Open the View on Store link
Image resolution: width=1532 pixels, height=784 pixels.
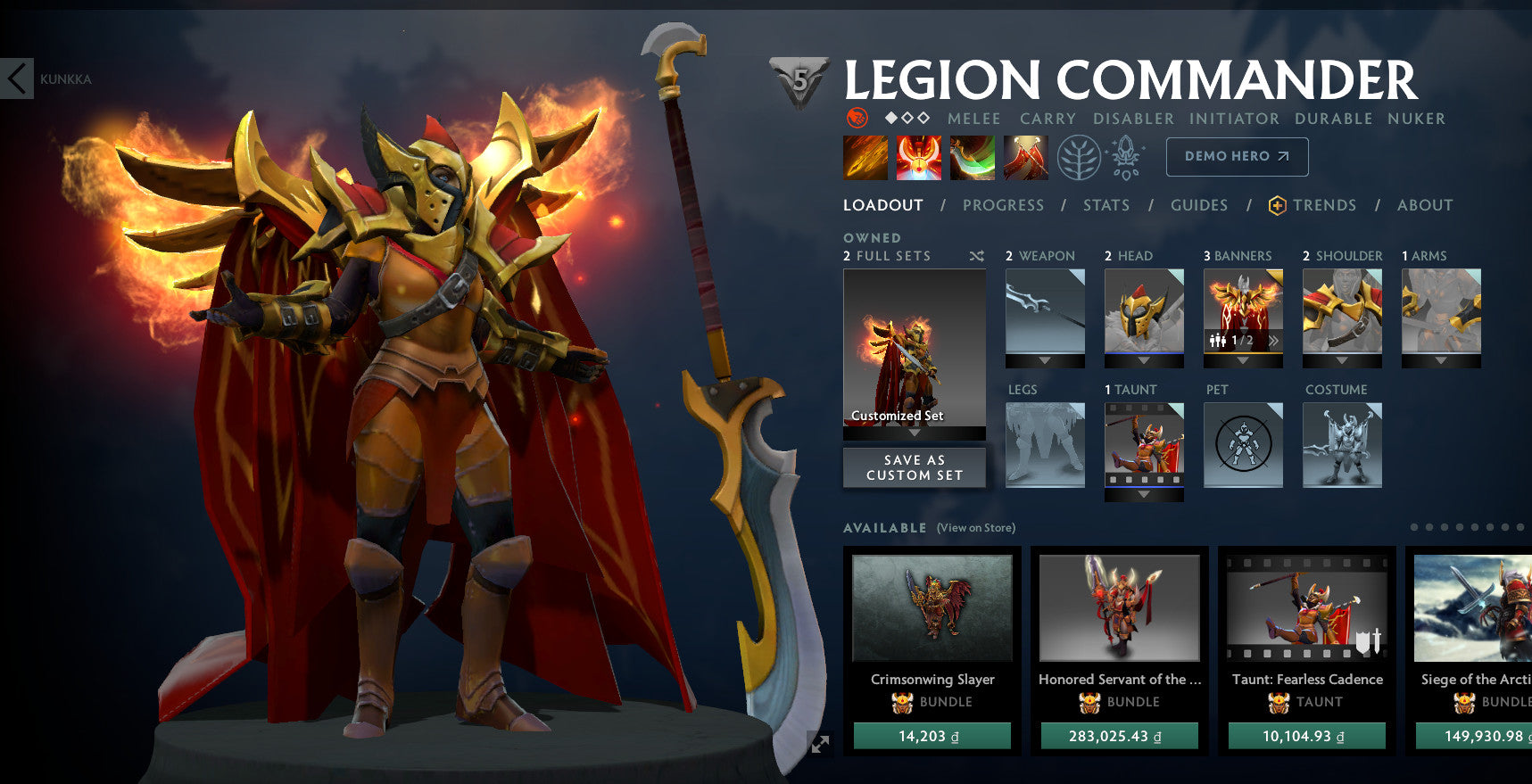[x=975, y=527]
